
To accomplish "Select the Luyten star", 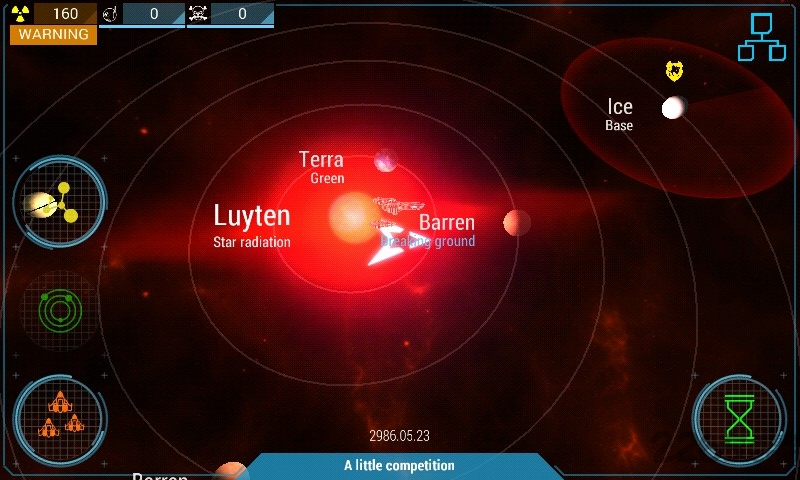I will [351, 214].
